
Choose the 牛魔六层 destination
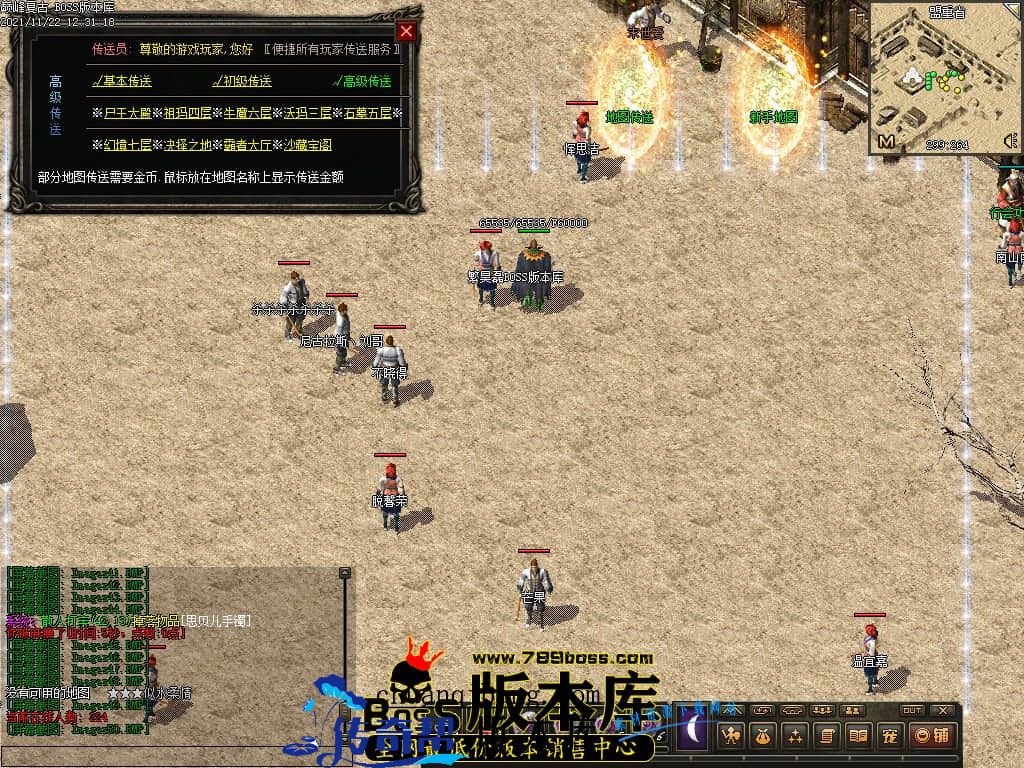pyautogui.click(x=246, y=113)
